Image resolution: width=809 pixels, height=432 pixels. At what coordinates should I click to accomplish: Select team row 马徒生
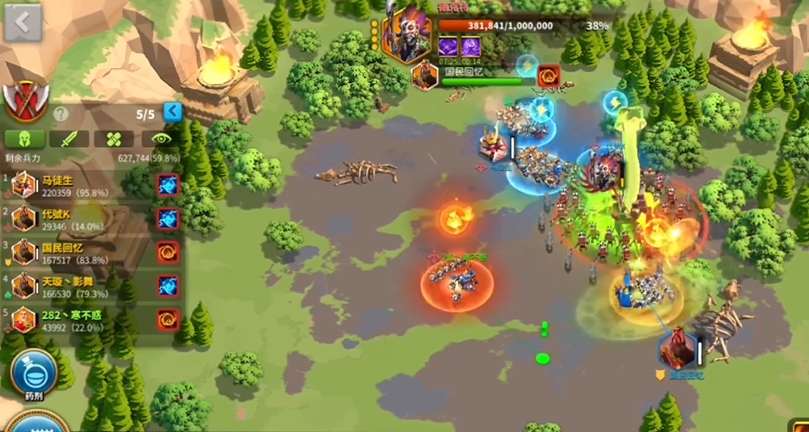pos(75,185)
